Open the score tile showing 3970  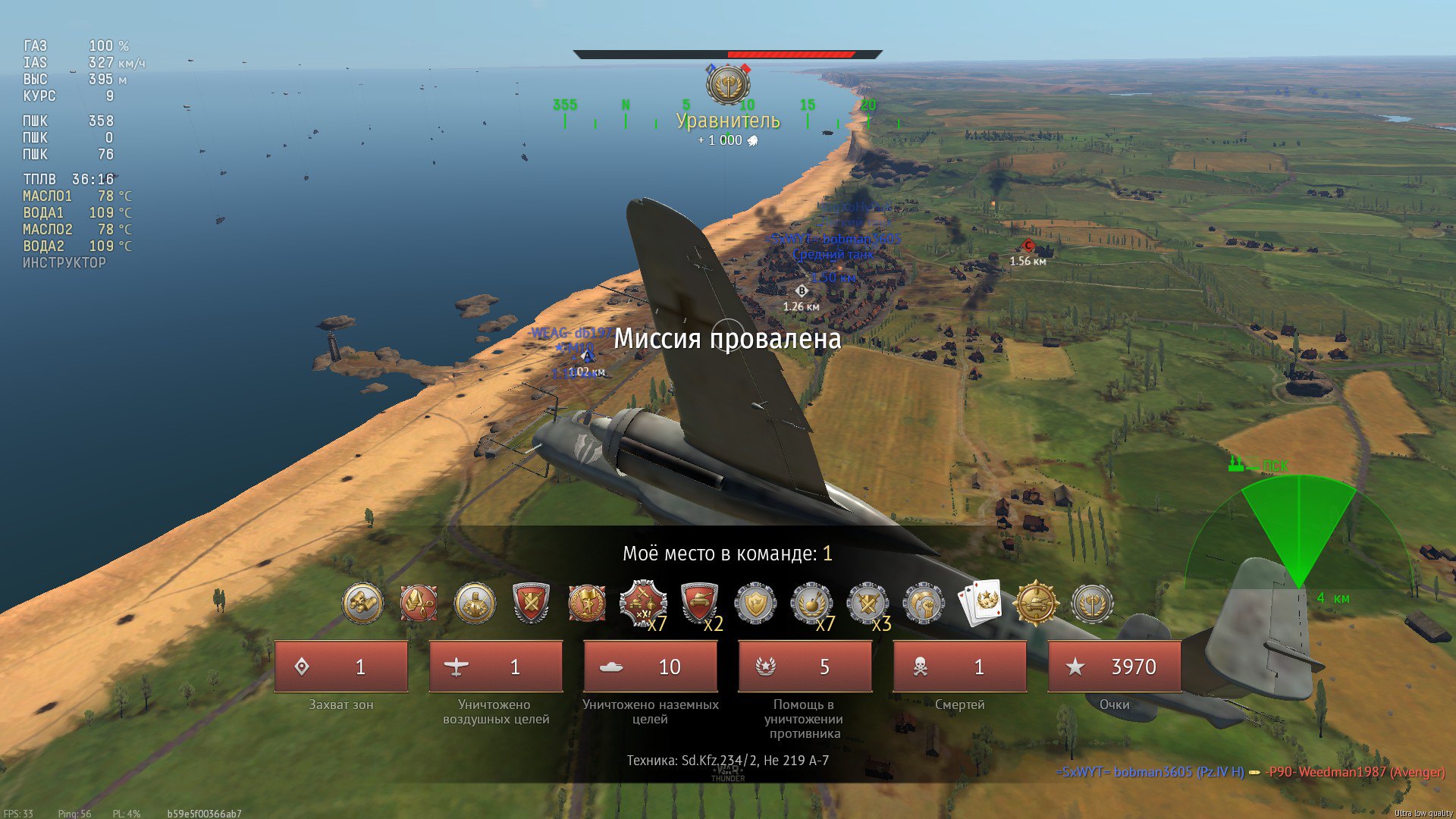point(1115,667)
